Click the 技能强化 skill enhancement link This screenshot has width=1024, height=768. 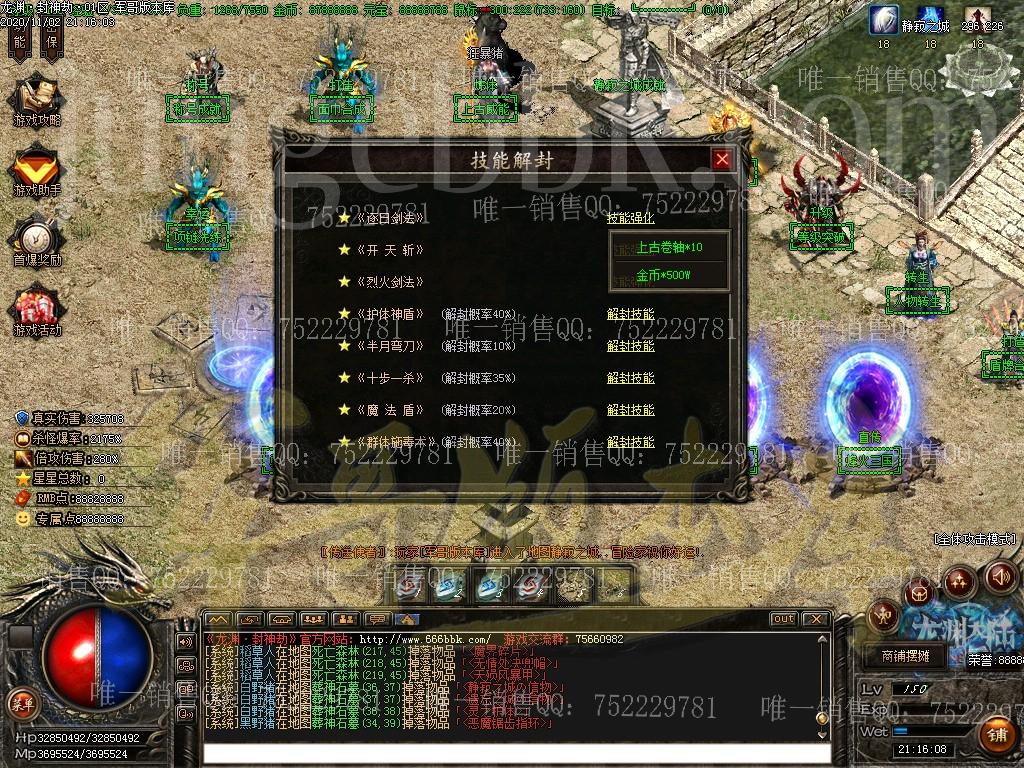click(630, 218)
